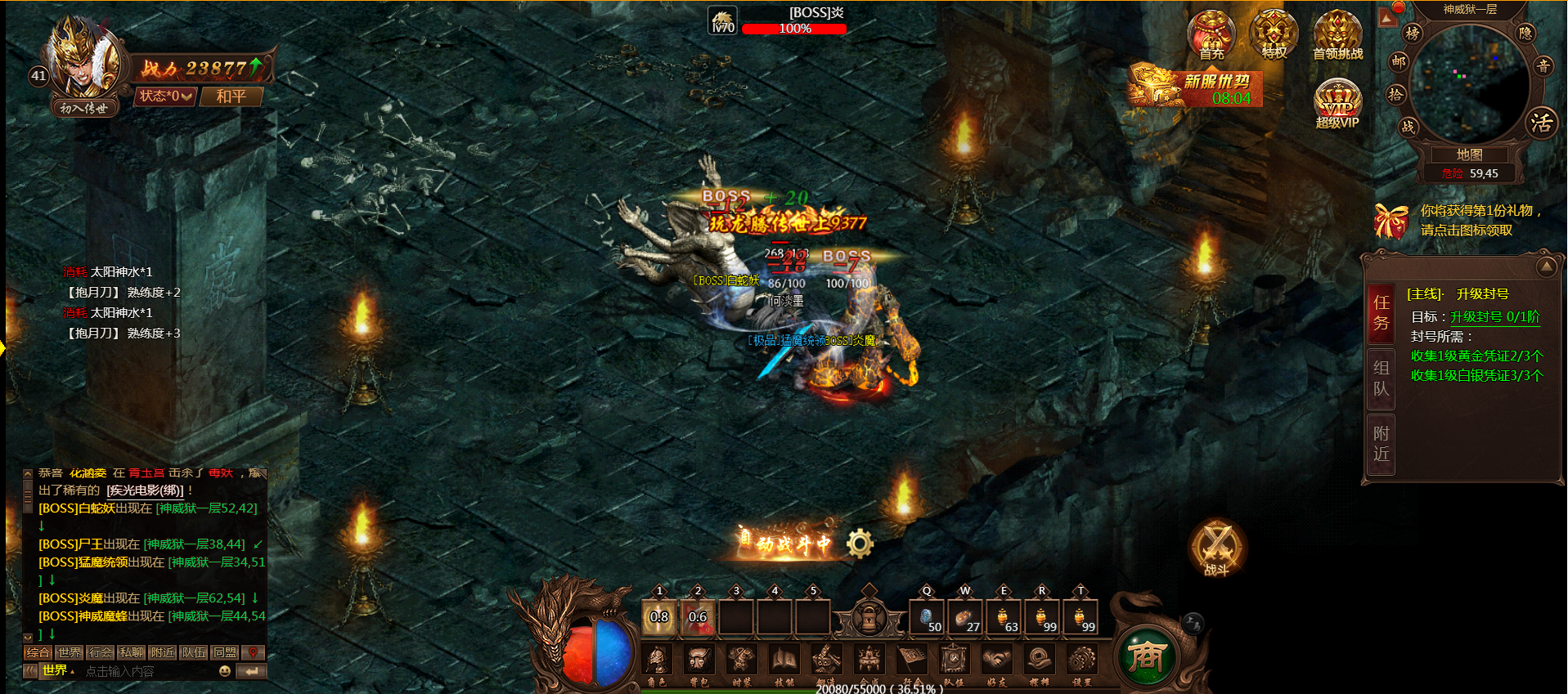1568x694 pixels.
Task: Open the 地图 map button
Action: tap(1469, 154)
